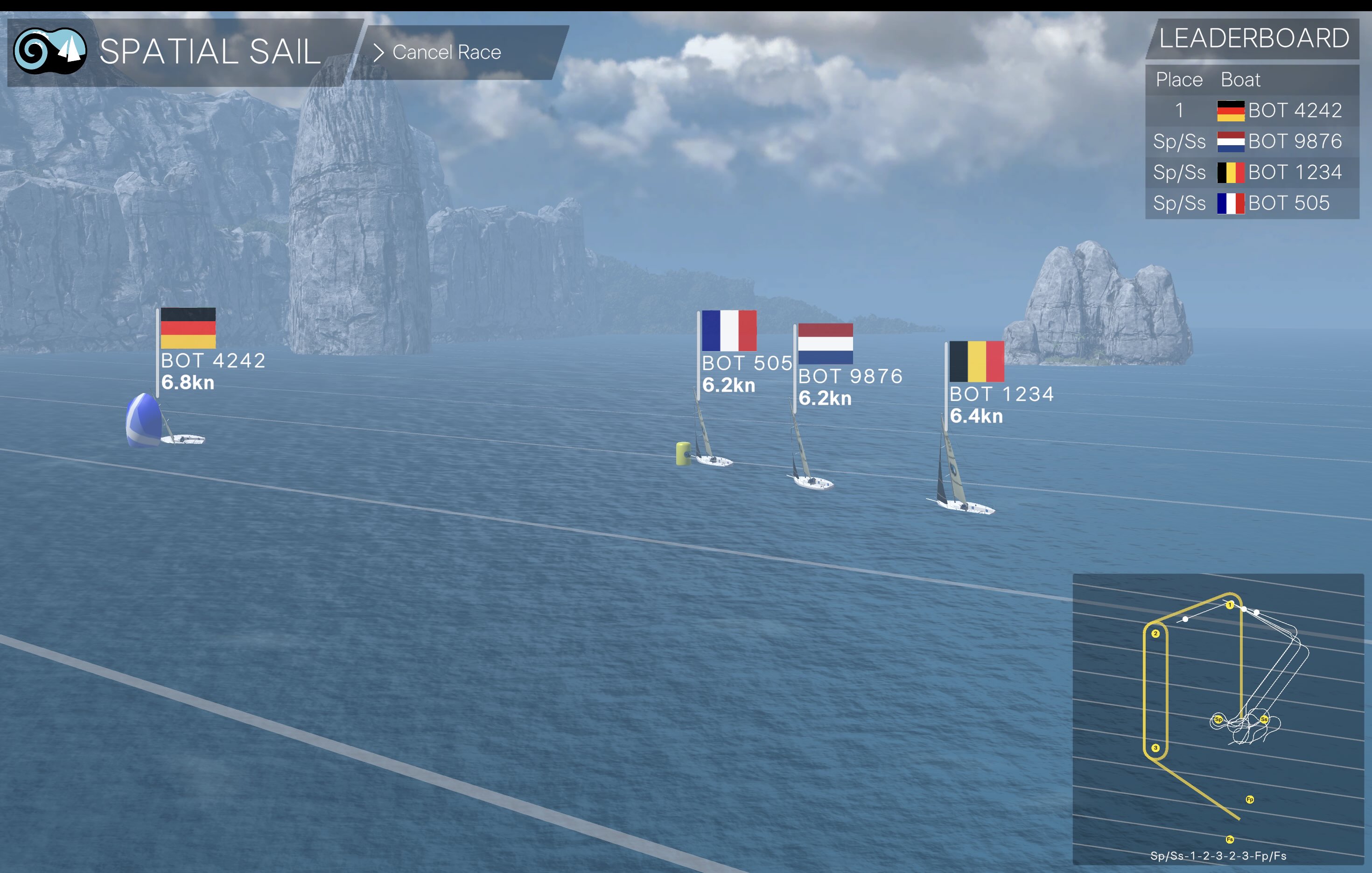This screenshot has height=873, width=1372.
Task: Click the Spatial Sail logo
Action: pyautogui.click(x=50, y=51)
